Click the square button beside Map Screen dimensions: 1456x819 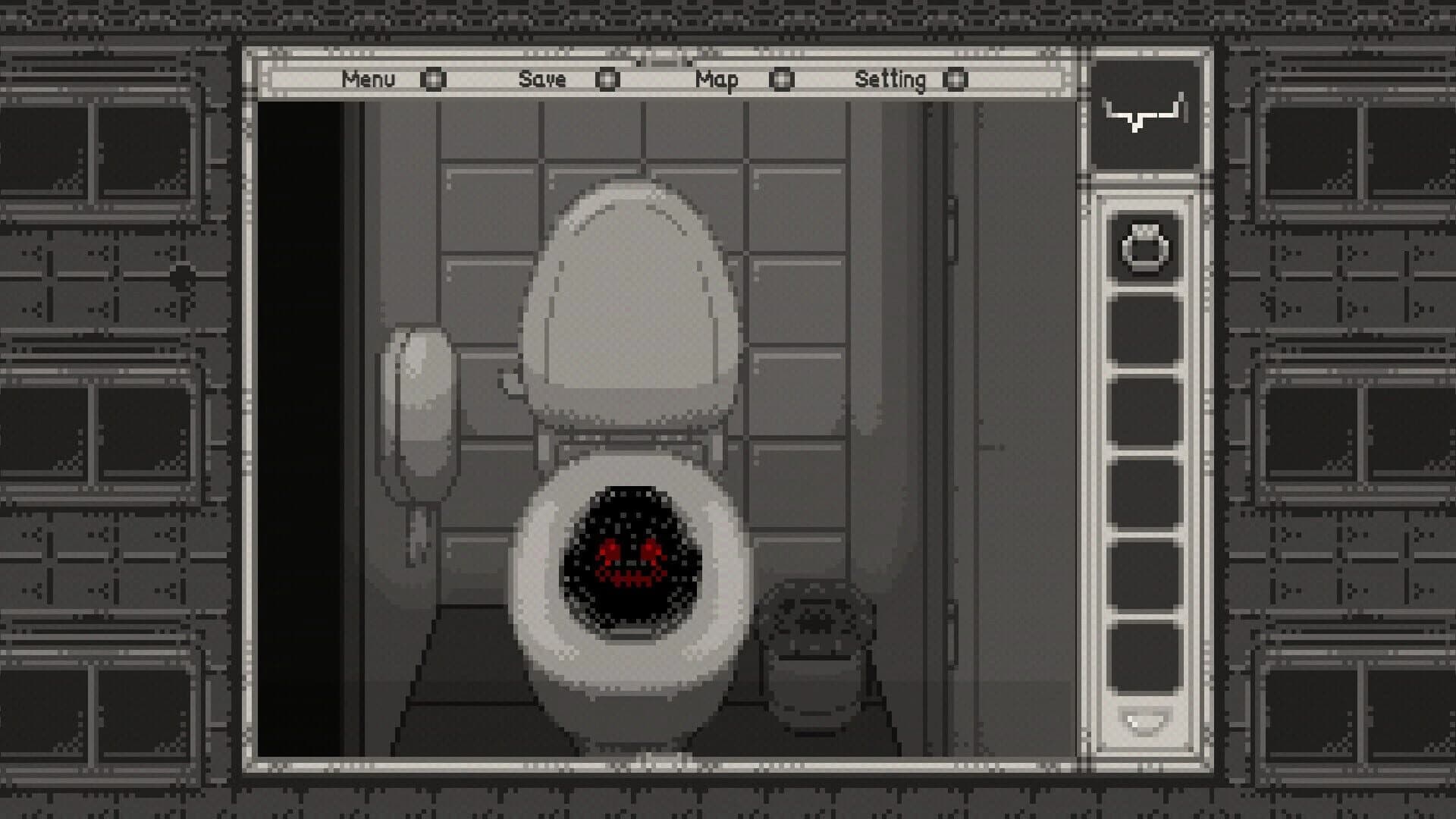783,79
